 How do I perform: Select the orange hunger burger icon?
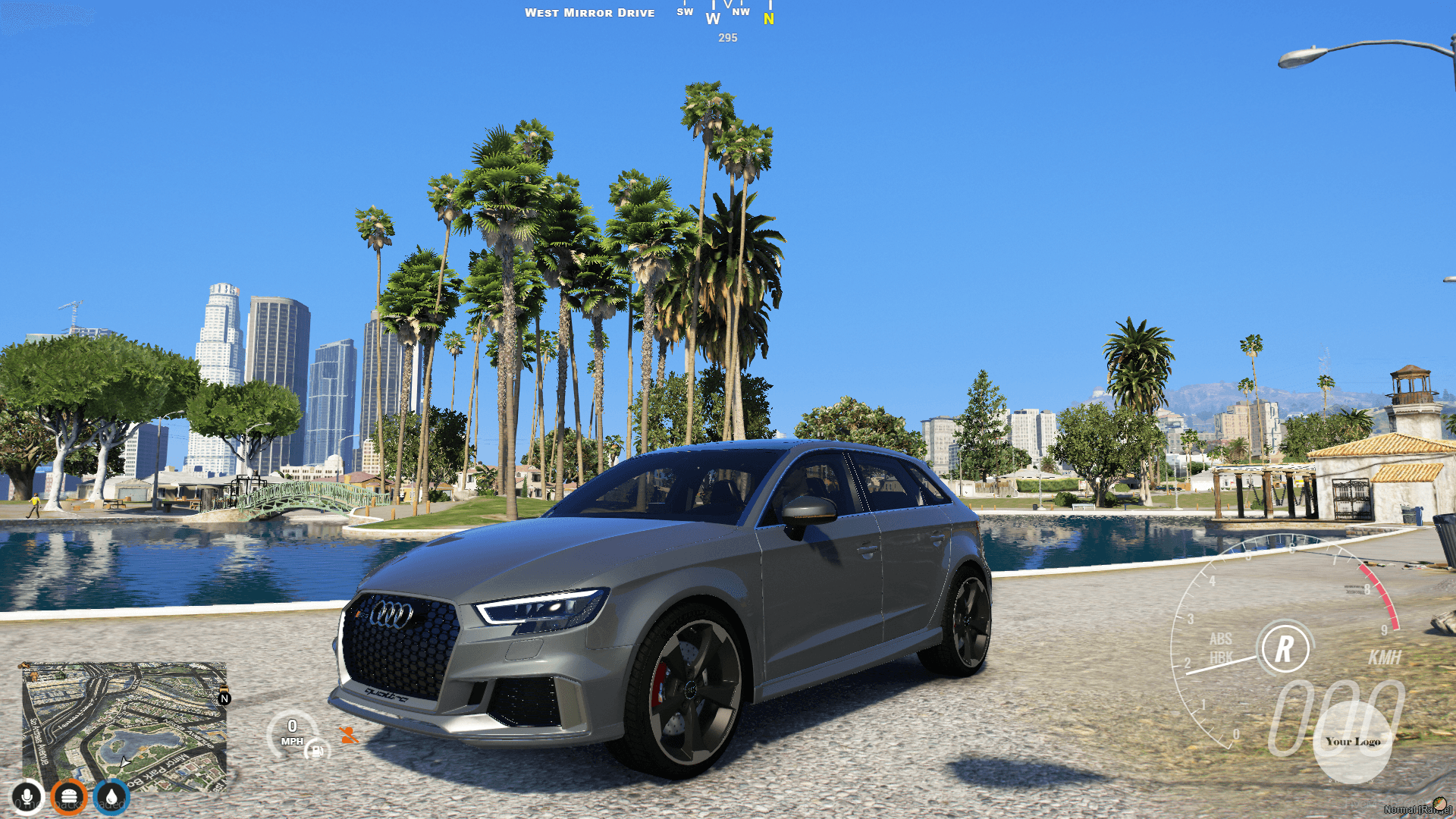68,797
